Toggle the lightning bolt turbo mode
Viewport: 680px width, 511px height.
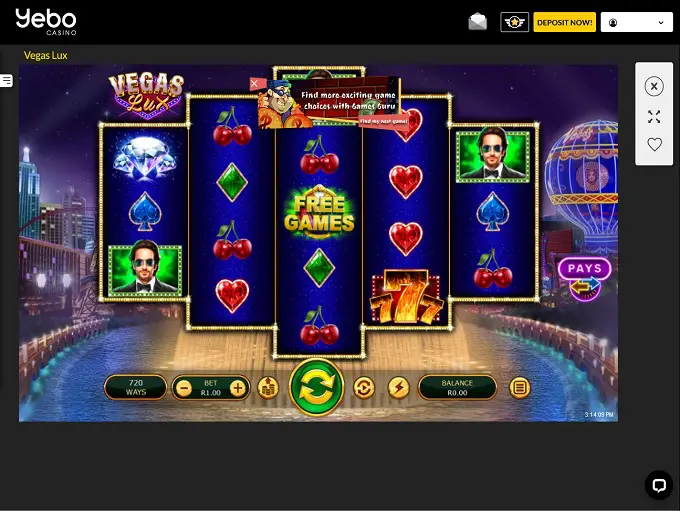[398, 387]
